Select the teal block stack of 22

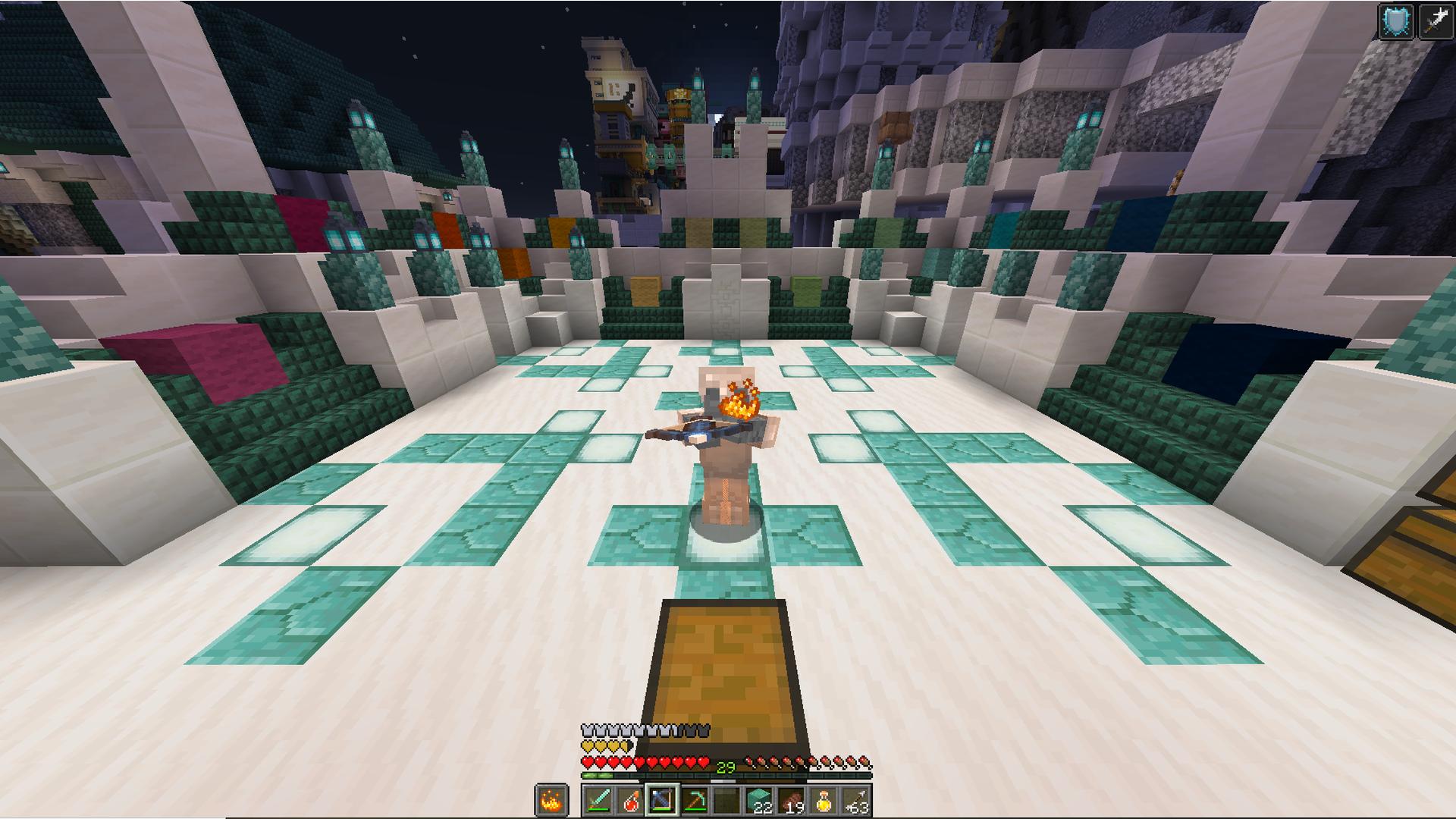point(758,801)
